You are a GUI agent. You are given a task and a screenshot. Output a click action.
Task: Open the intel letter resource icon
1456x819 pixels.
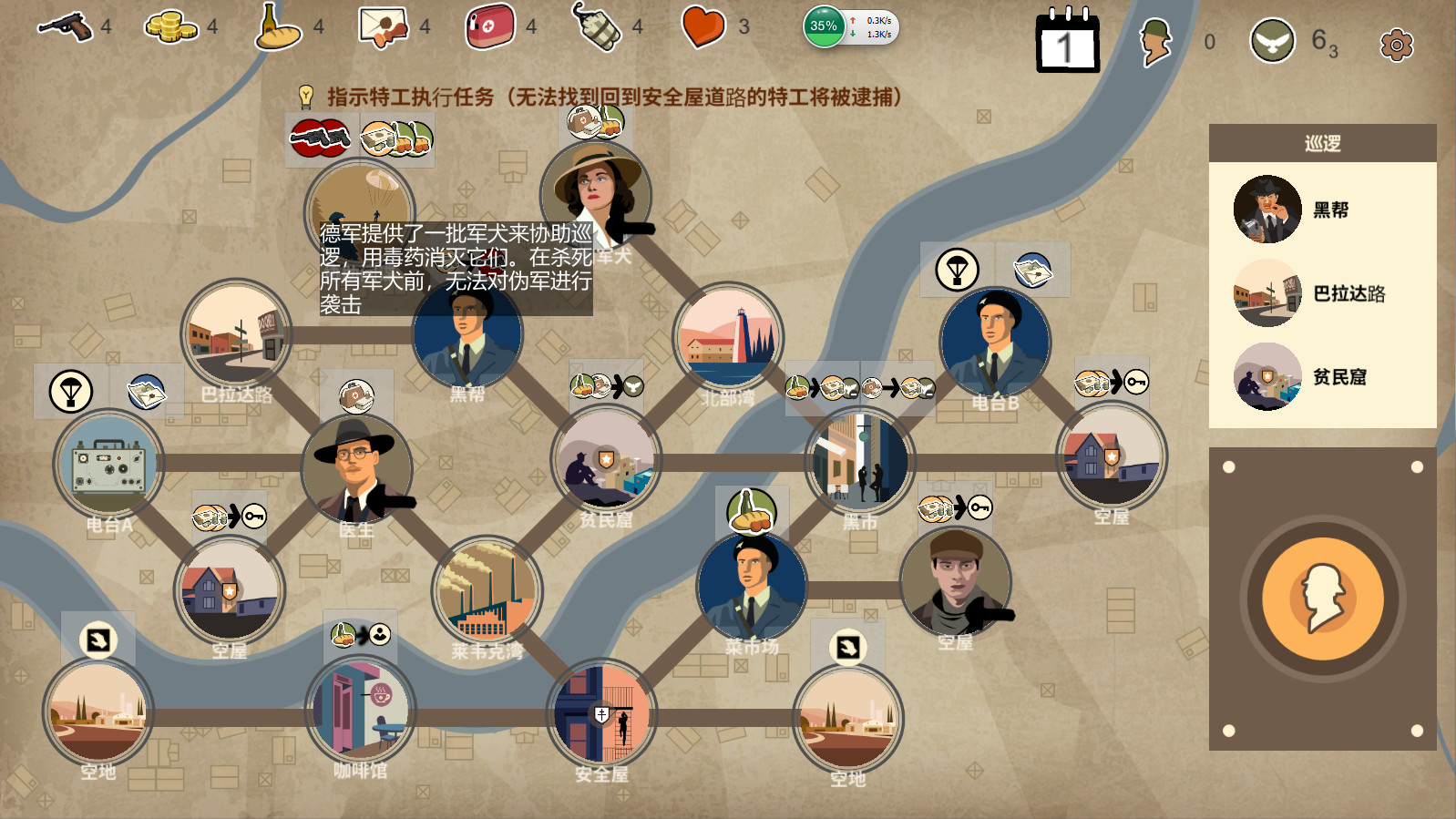pos(384,26)
